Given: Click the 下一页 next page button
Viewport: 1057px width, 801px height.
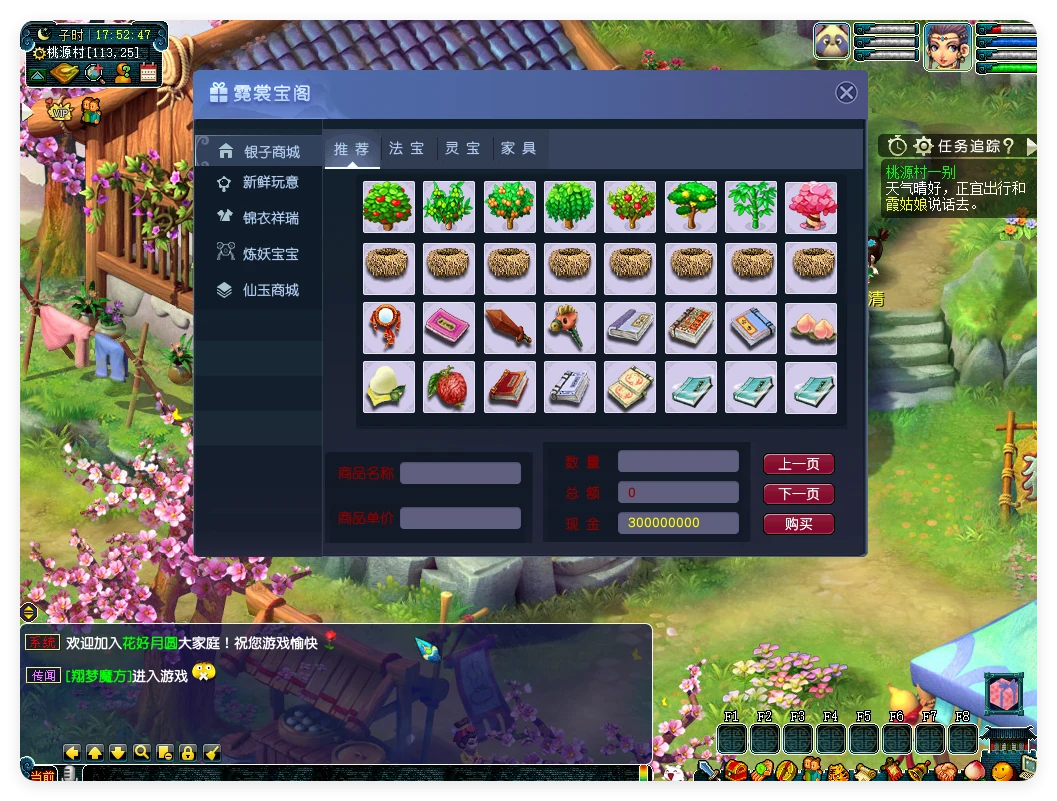Looking at the screenshot, I should pyautogui.click(x=798, y=494).
